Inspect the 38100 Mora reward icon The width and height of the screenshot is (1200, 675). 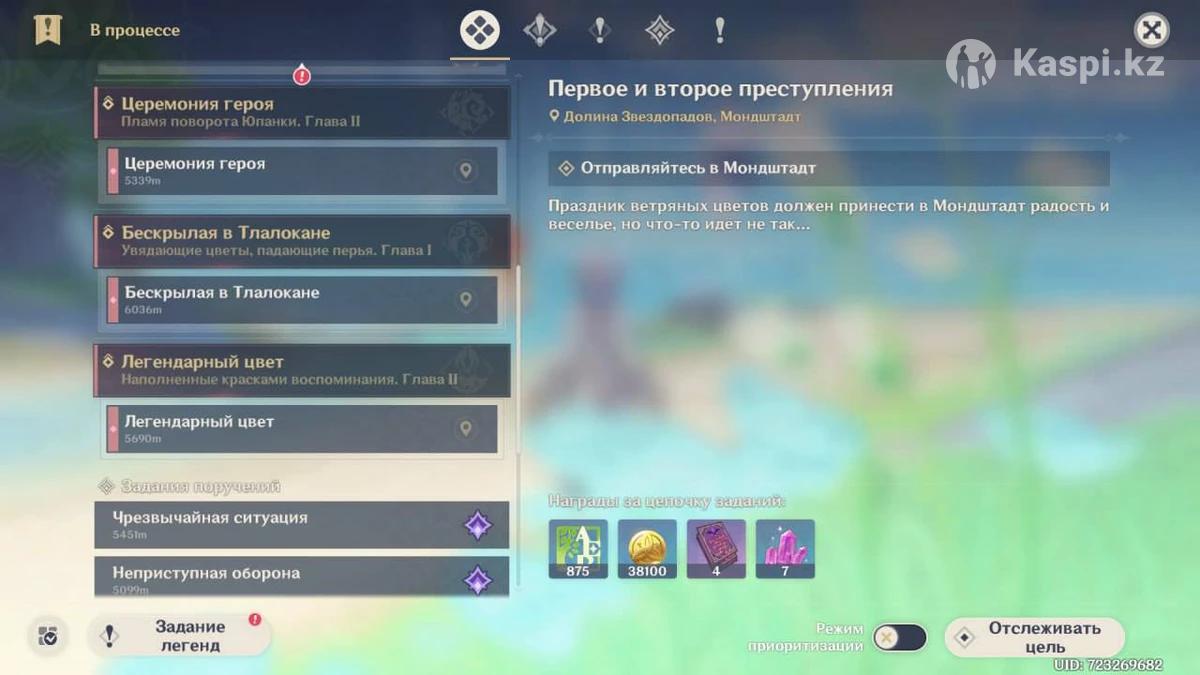pos(647,548)
